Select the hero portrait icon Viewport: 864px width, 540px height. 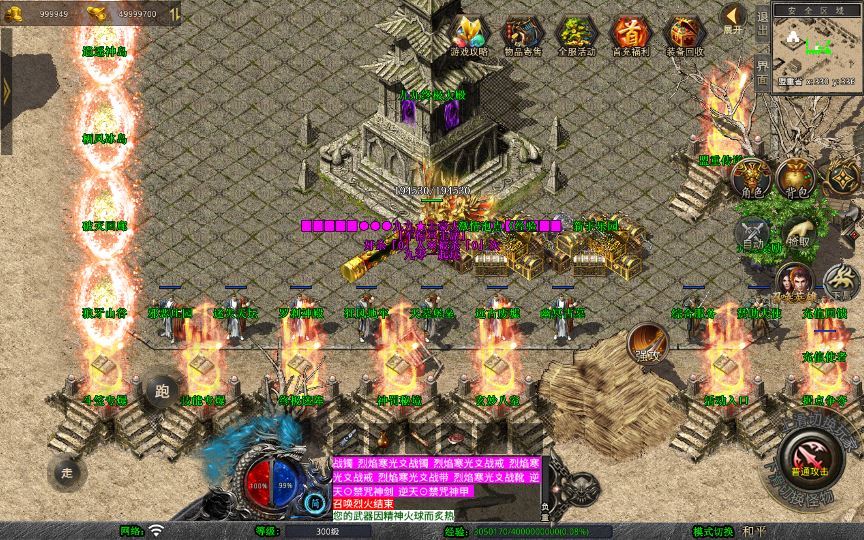795,282
